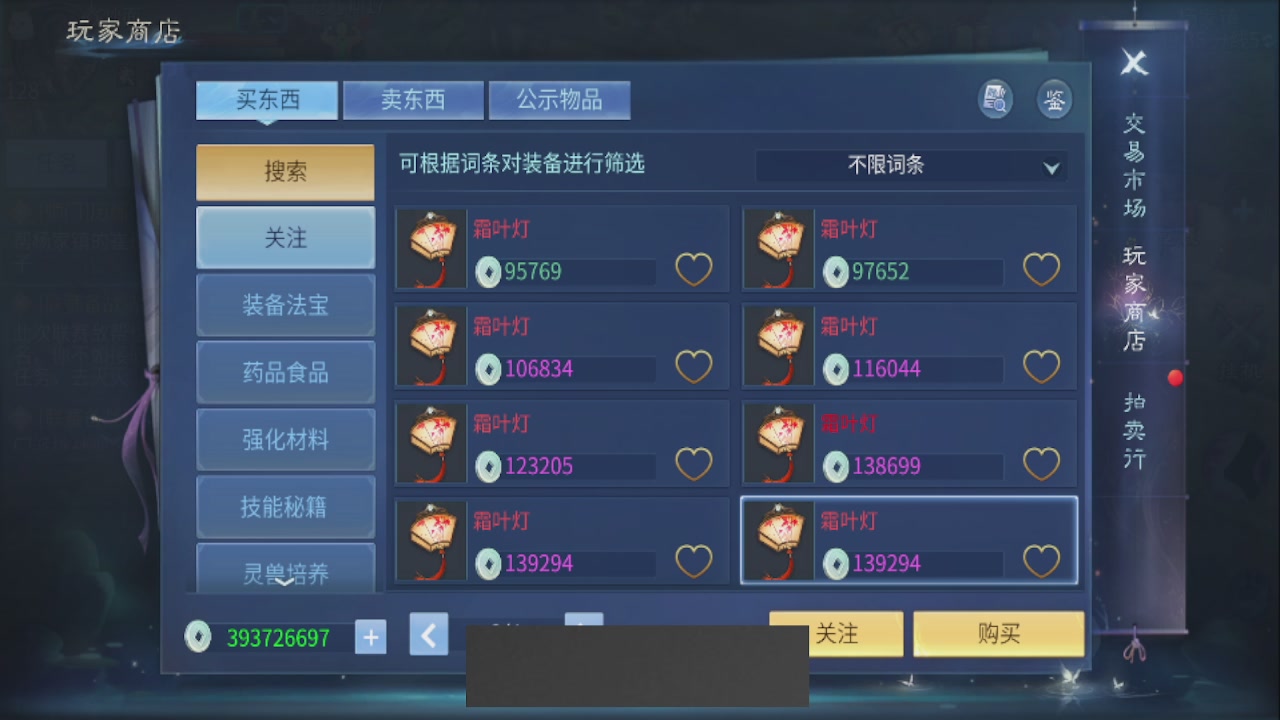Click the 霜叶灯 item icon priced 138699
Screen dimensions: 1280x720
(778, 443)
